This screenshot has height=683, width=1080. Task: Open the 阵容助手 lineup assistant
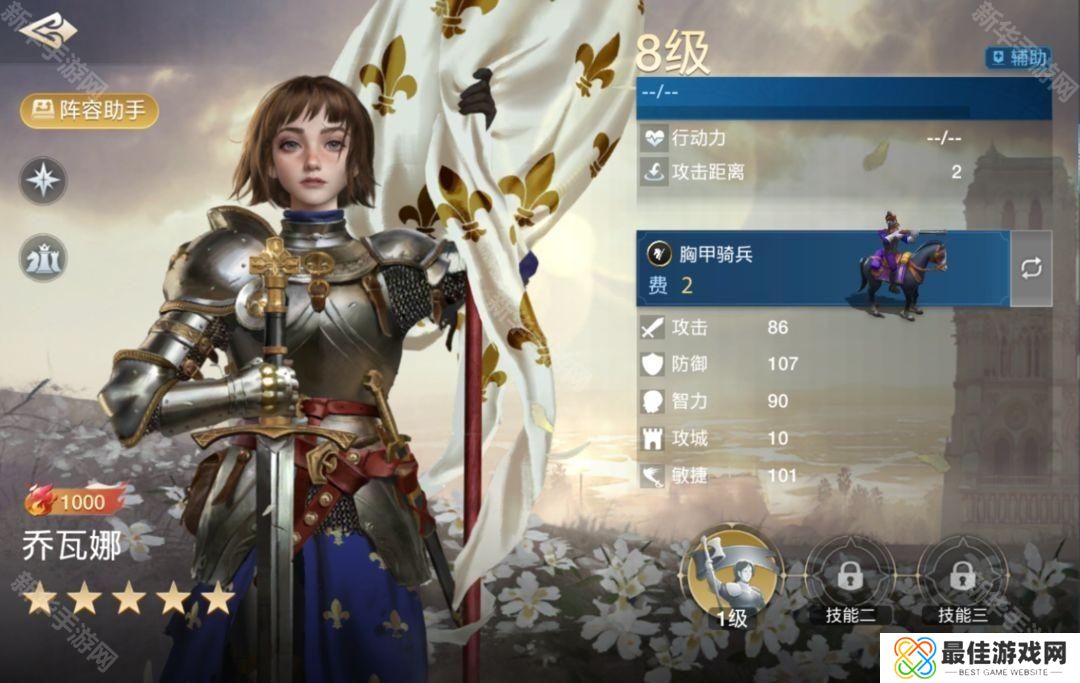(x=89, y=110)
